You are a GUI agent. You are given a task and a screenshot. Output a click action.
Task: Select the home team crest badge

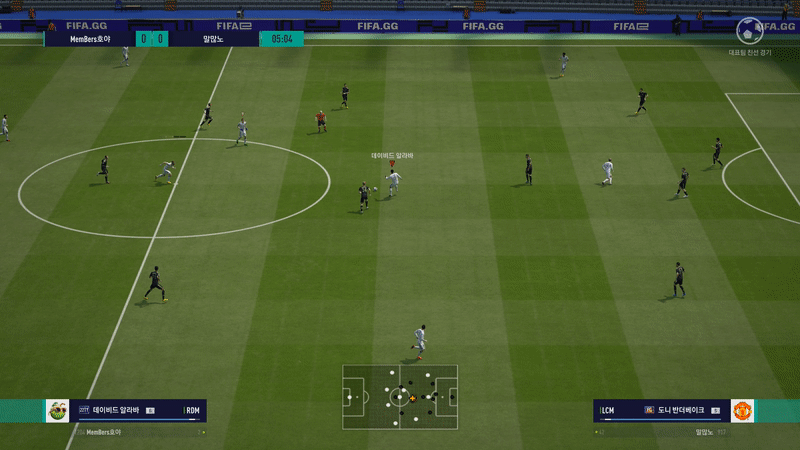pos(58,411)
